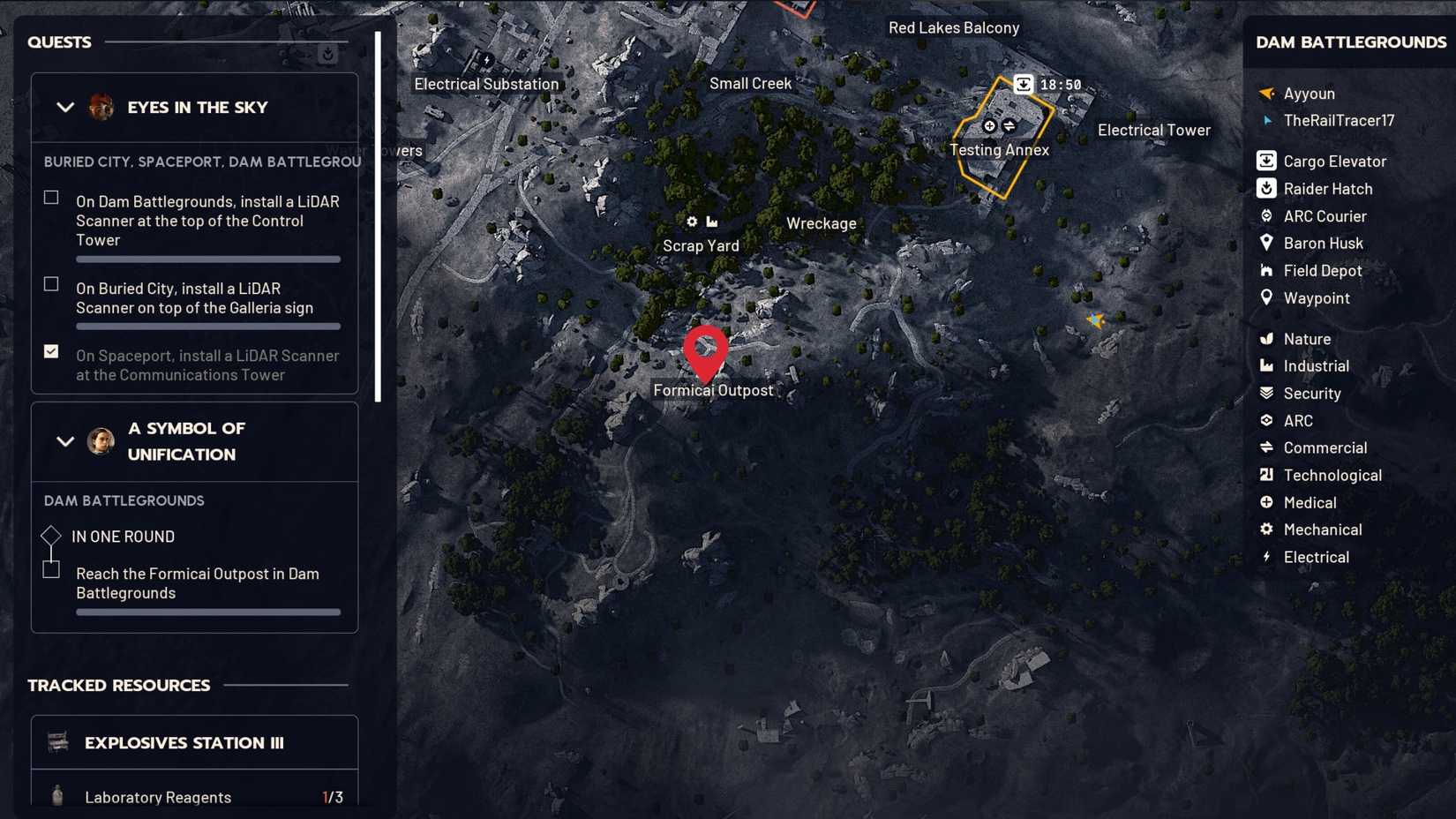This screenshot has width=1456, height=819.
Task: Click the download arrow beside Quests header
Action: [x=328, y=53]
